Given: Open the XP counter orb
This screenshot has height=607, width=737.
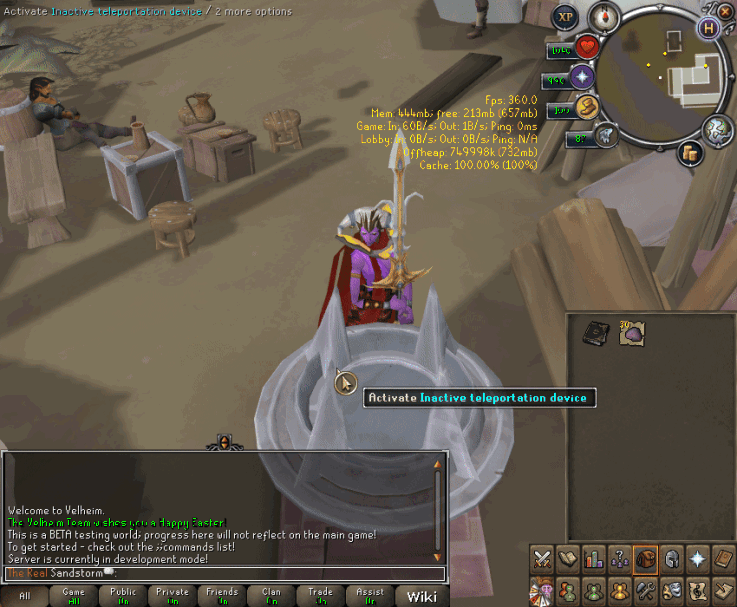Looking at the screenshot, I should 565,17.
